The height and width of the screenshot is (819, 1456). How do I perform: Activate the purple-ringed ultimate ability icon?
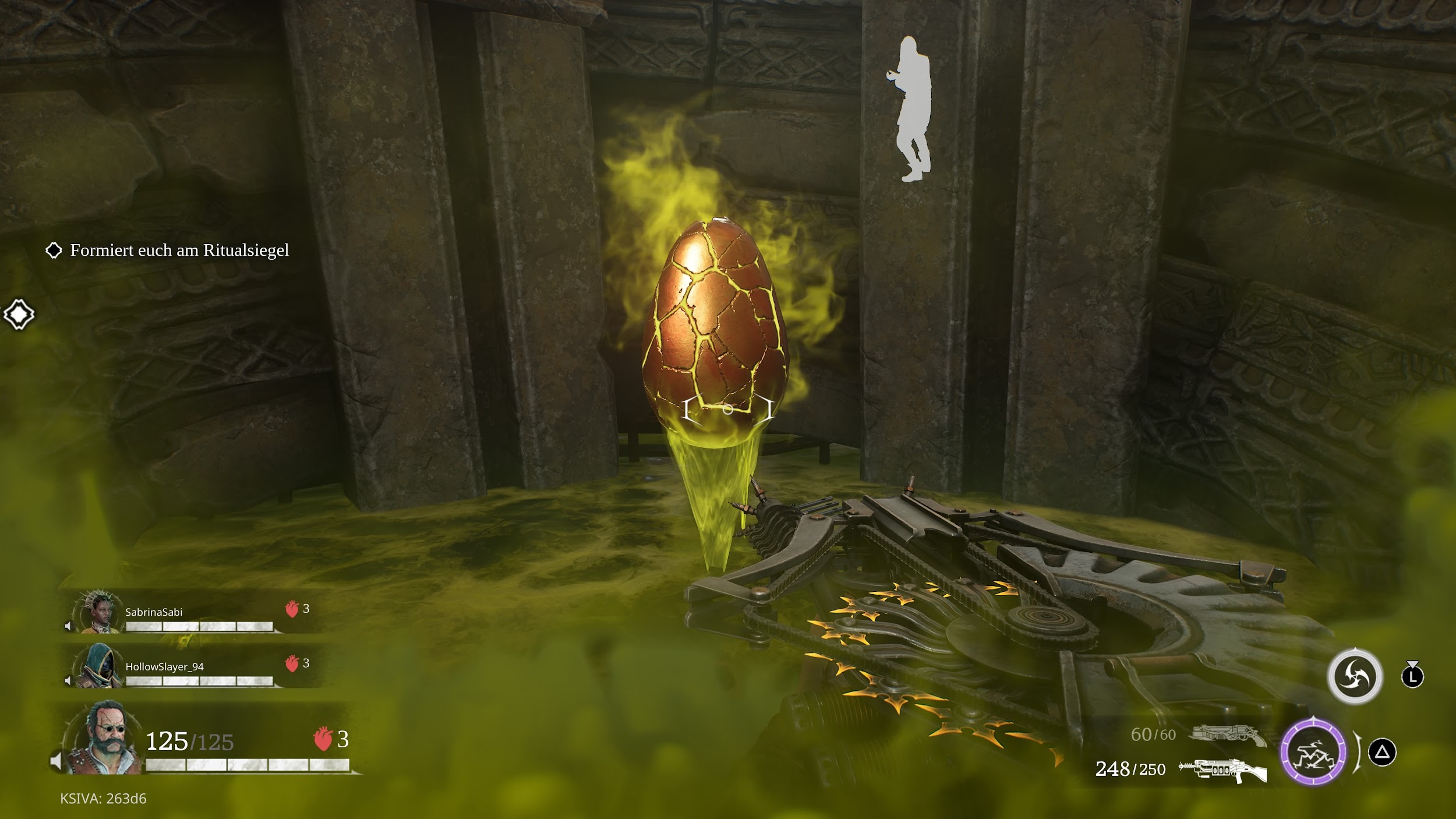coord(1313,752)
